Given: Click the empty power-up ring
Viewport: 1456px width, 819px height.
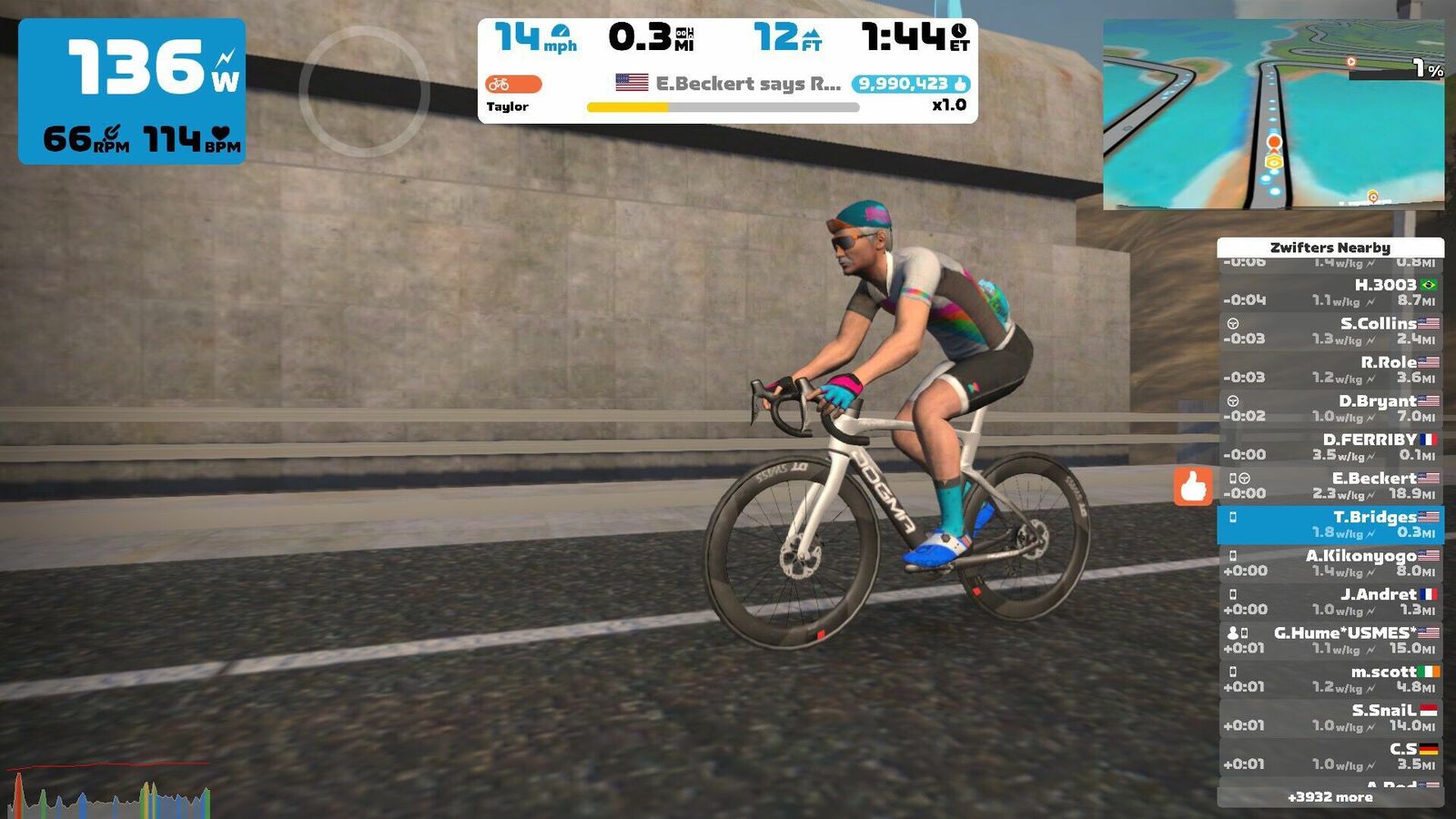Looking at the screenshot, I should [x=364, y=91].
